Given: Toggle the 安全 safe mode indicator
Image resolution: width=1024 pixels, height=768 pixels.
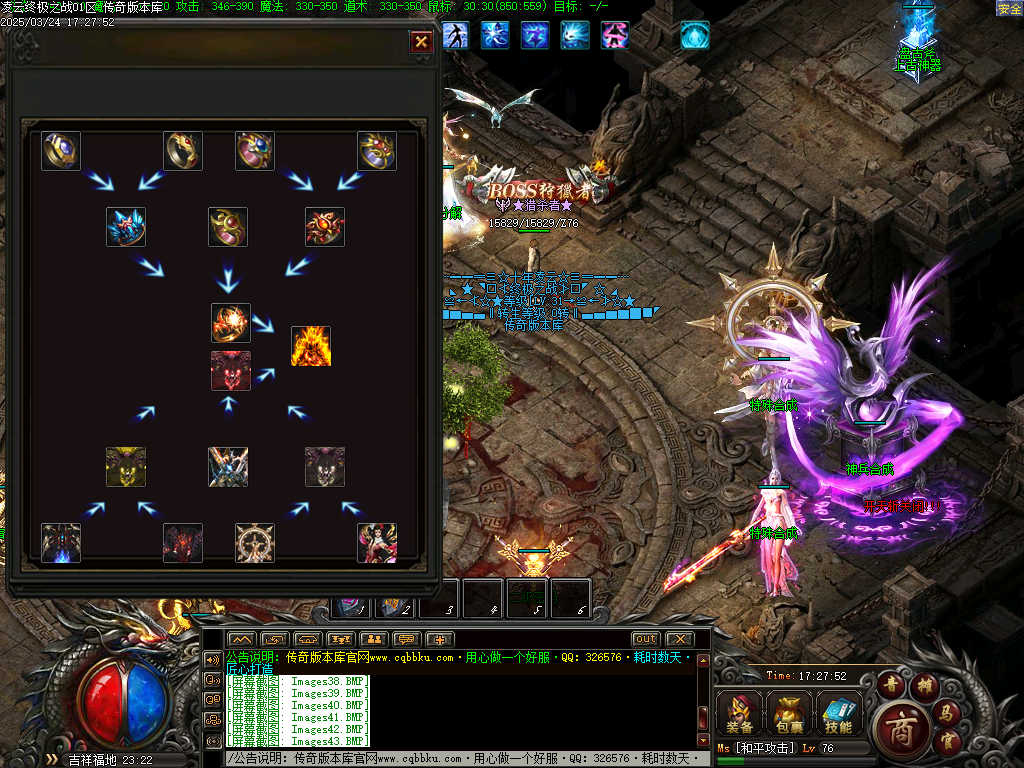Looking at the screenshot, I should [1009, 8].
